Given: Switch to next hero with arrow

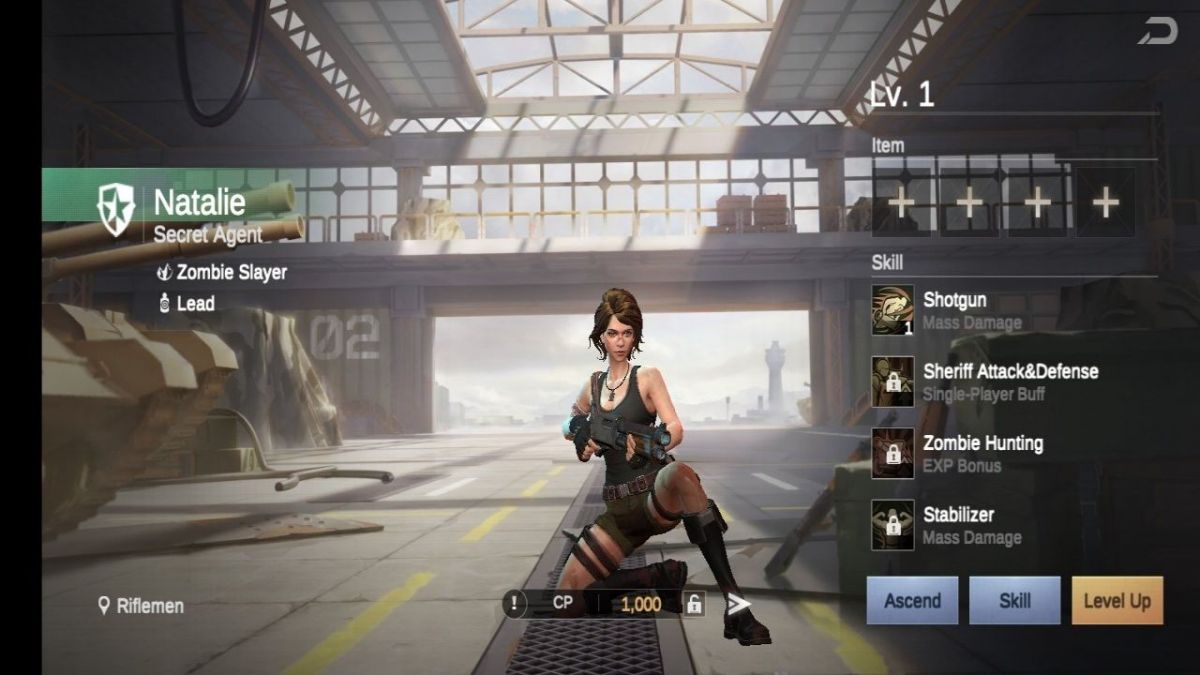Looking at the screenshot, I should [738, 603].
